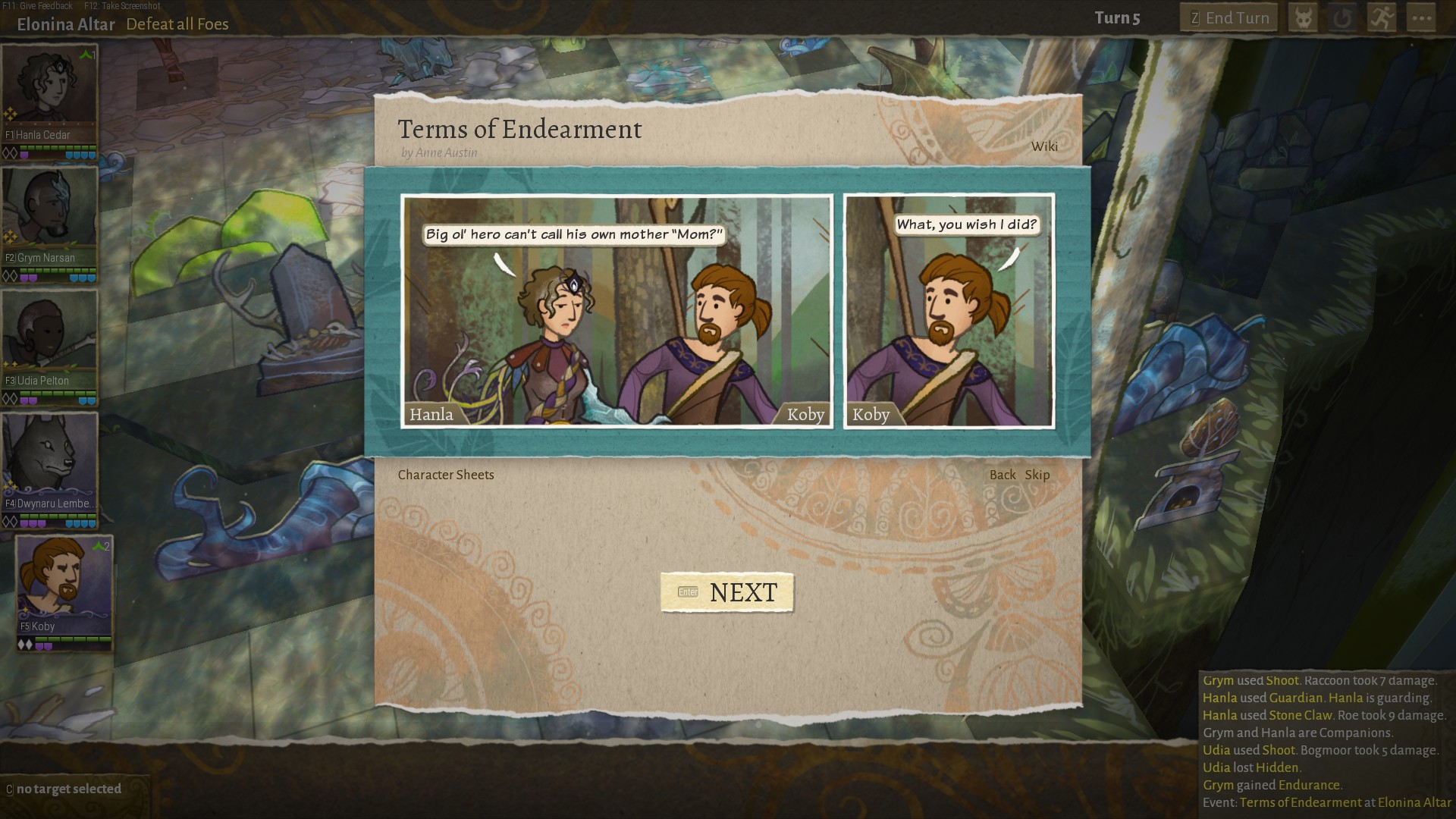Select Hanla Cedar's portrait
The width and height of the screenshot is (1456, 819).
pos(49,87)
